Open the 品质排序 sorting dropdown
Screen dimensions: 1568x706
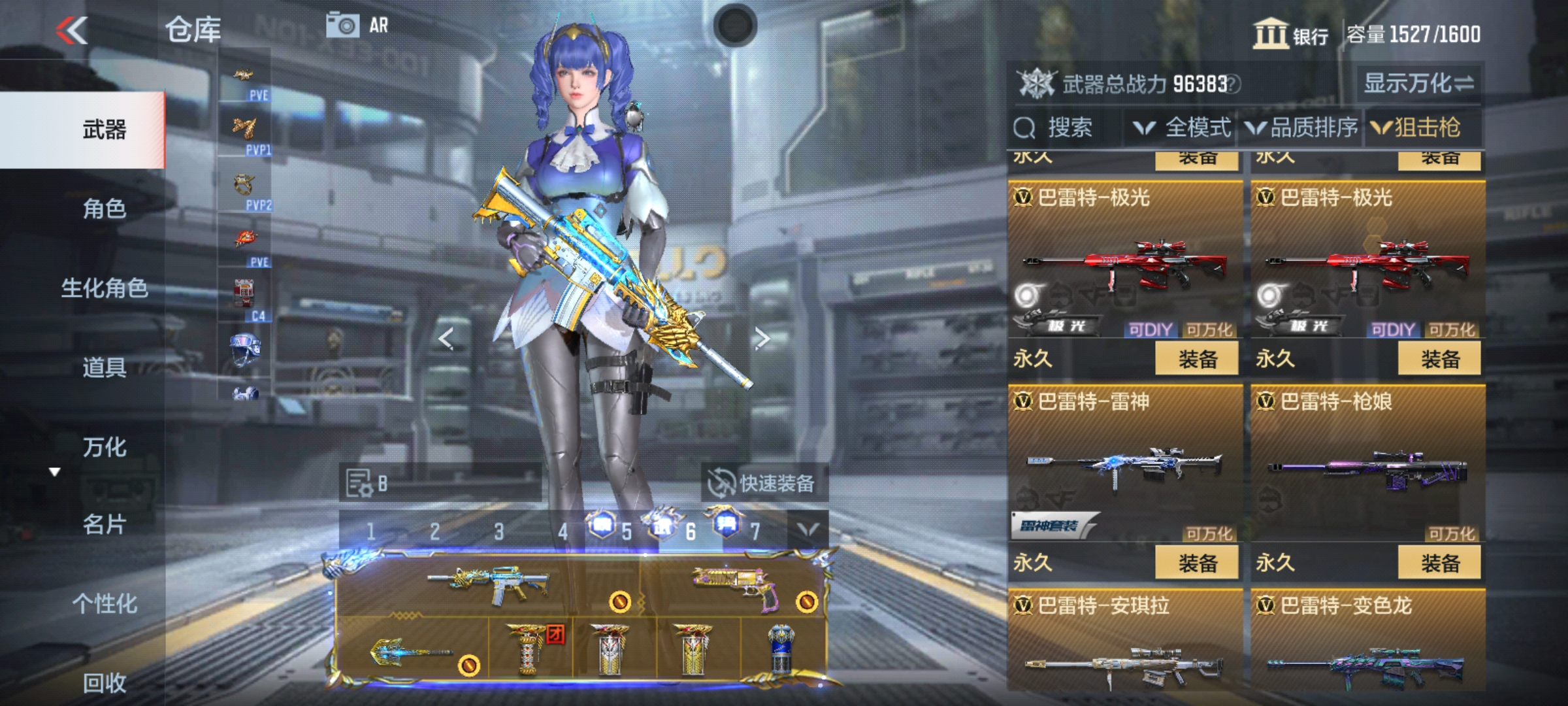(1302, 127)
